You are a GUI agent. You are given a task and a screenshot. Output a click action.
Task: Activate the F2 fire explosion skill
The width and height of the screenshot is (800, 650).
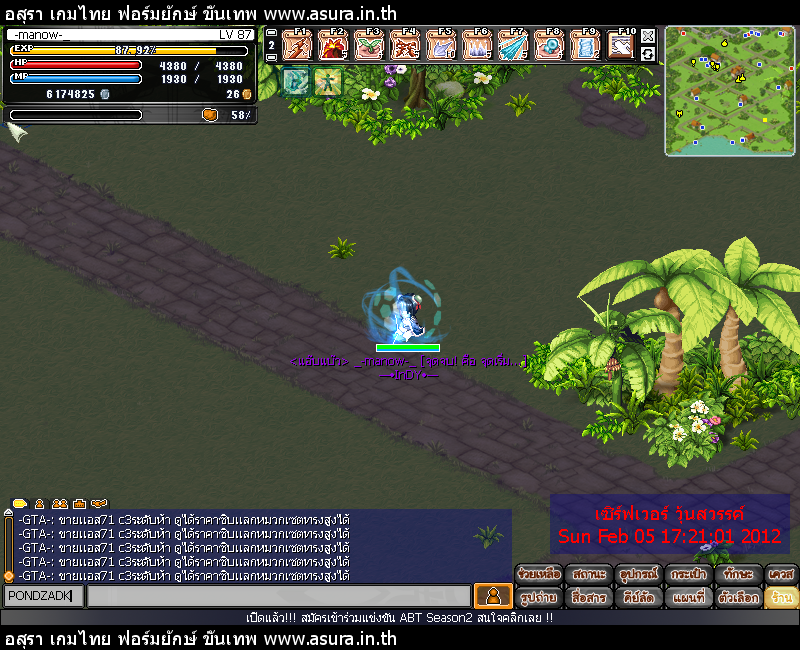[332, 45]
